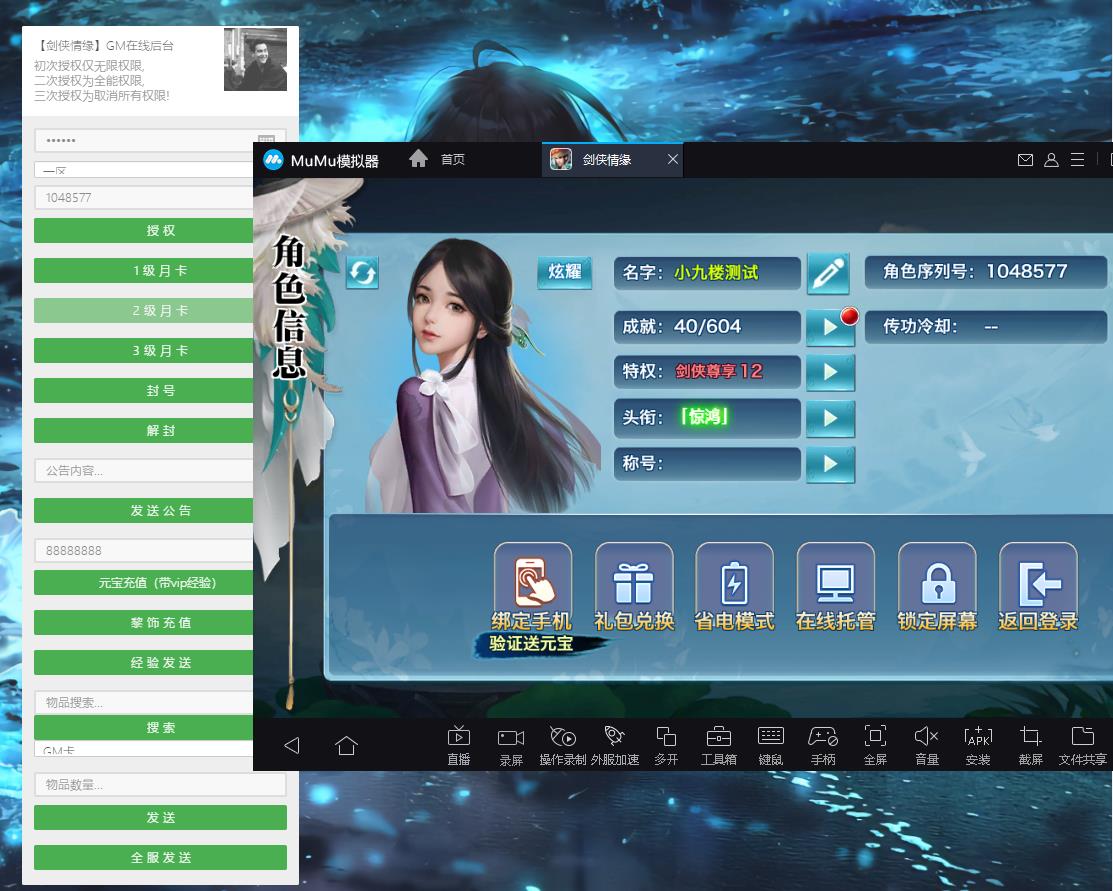Image resolution: width=1113 pixels, height=891 pixels.
Task: Edit the character name with pencil icon
Action: [828, 273]
